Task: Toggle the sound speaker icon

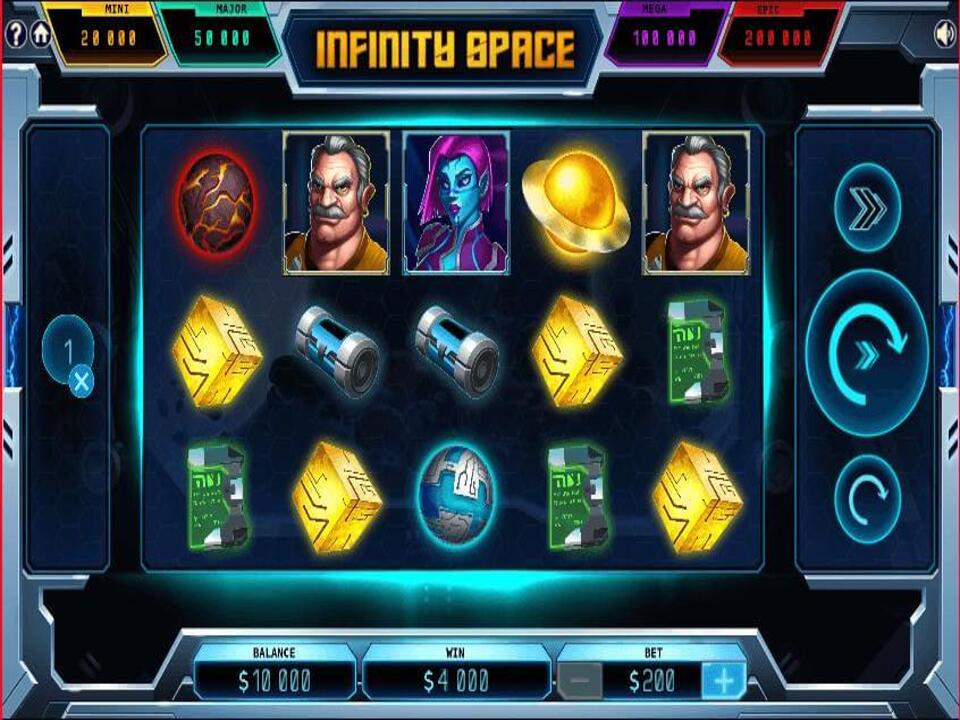Action: point(943,34)
